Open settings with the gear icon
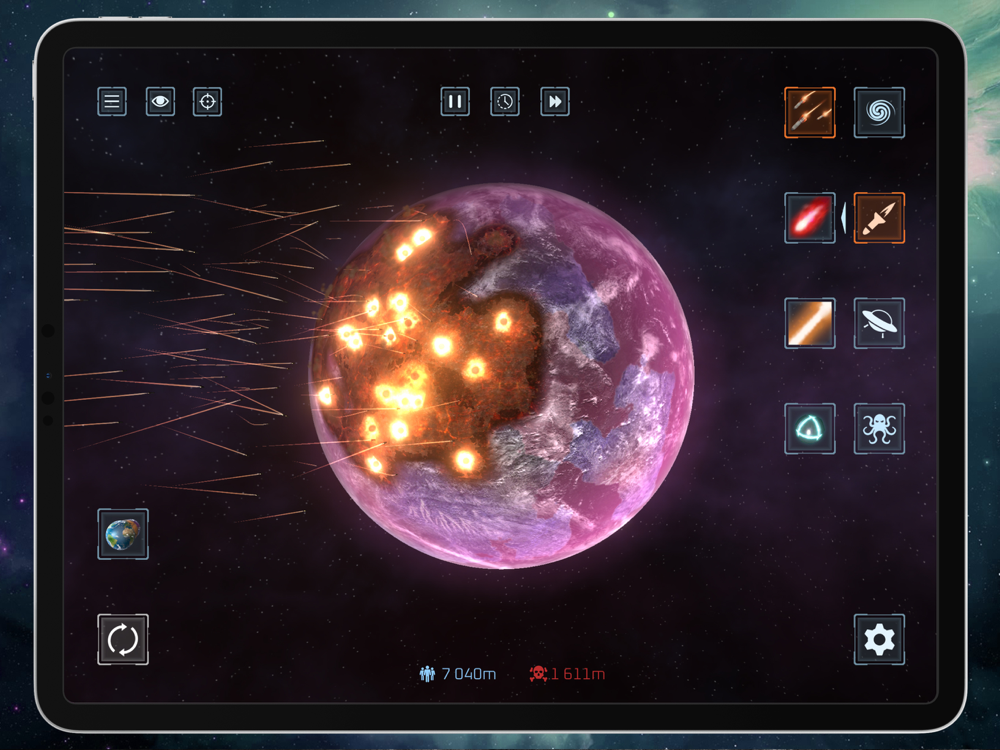 coord(879,639)
